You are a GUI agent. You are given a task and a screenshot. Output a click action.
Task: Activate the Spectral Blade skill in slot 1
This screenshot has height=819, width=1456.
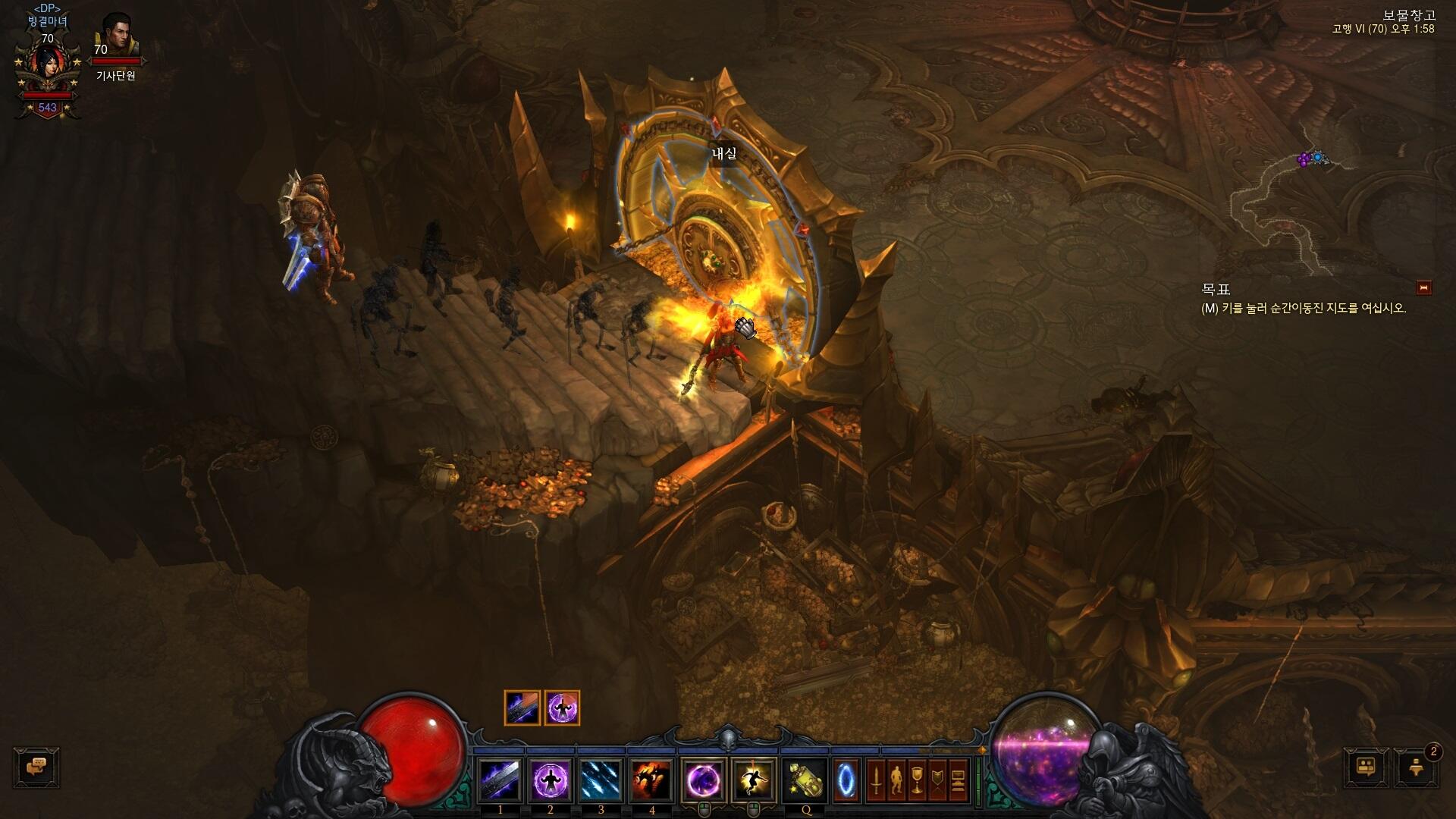500,780
